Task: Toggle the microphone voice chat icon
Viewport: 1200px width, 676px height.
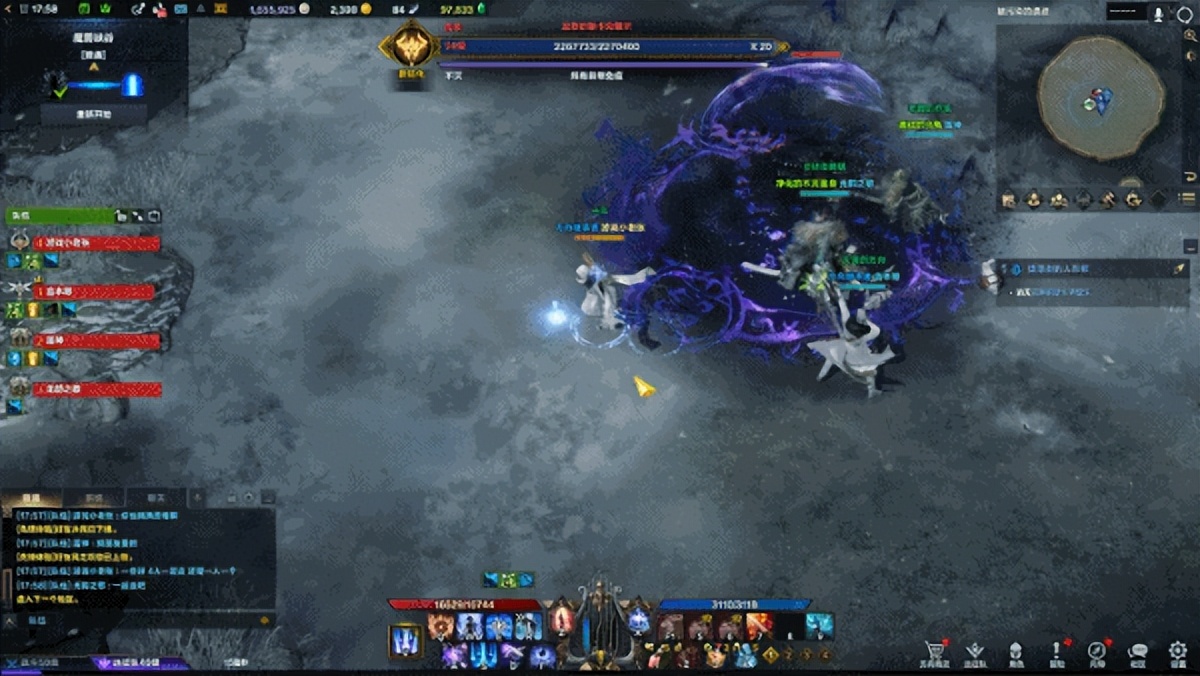Action: [x=1159, y=14]
